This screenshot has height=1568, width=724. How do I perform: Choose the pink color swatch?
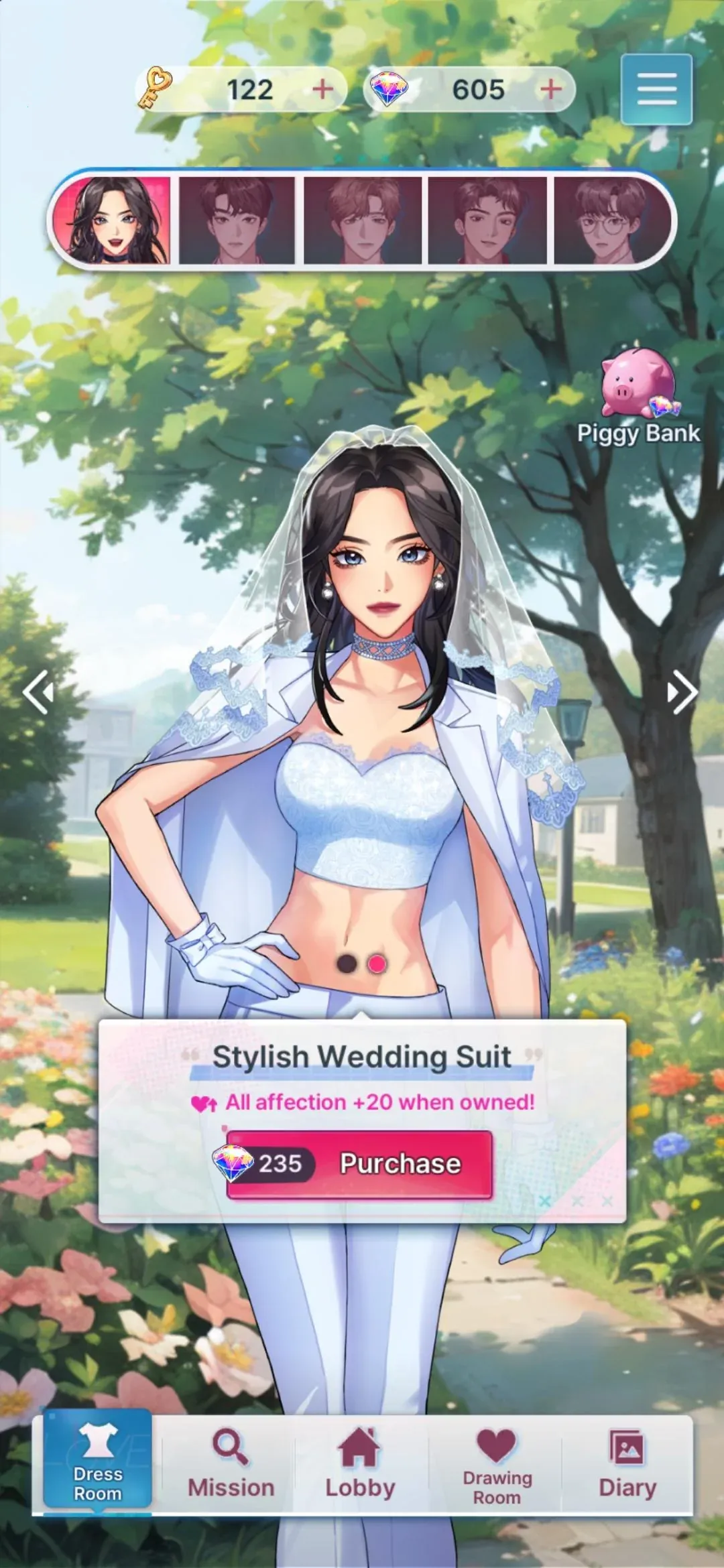tap(377, 964)
